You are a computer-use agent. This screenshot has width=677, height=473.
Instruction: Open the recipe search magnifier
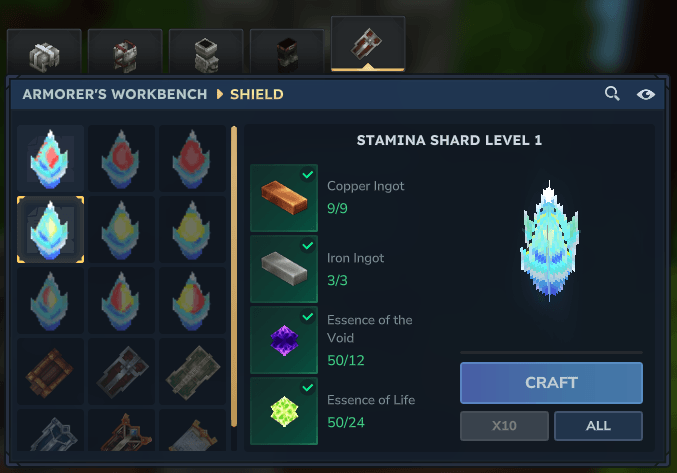pyautogui.click(x=612, y=94)
